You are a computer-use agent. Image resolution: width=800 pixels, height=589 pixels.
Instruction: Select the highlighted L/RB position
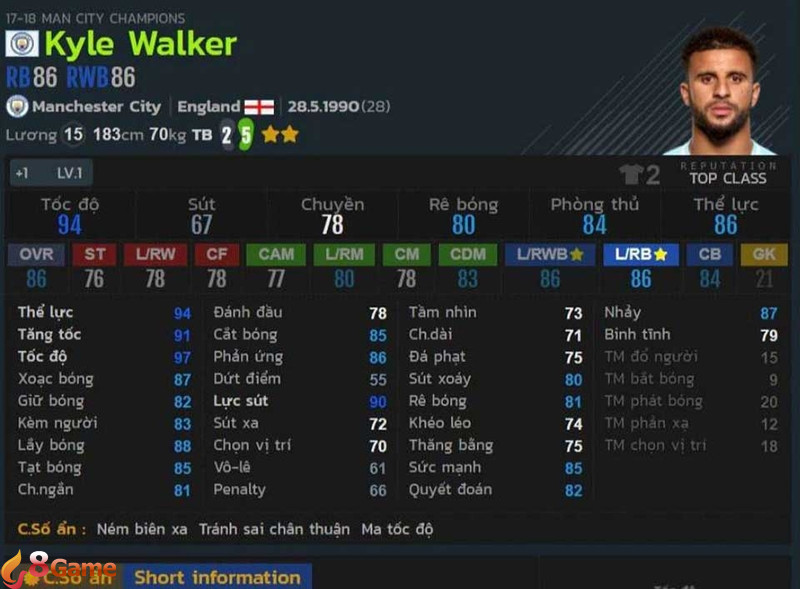[641, 254]
